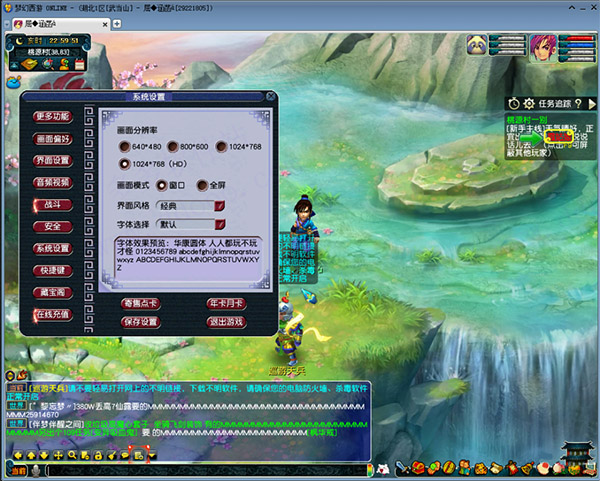Open the 界面设置 section

tap(52, 160)
